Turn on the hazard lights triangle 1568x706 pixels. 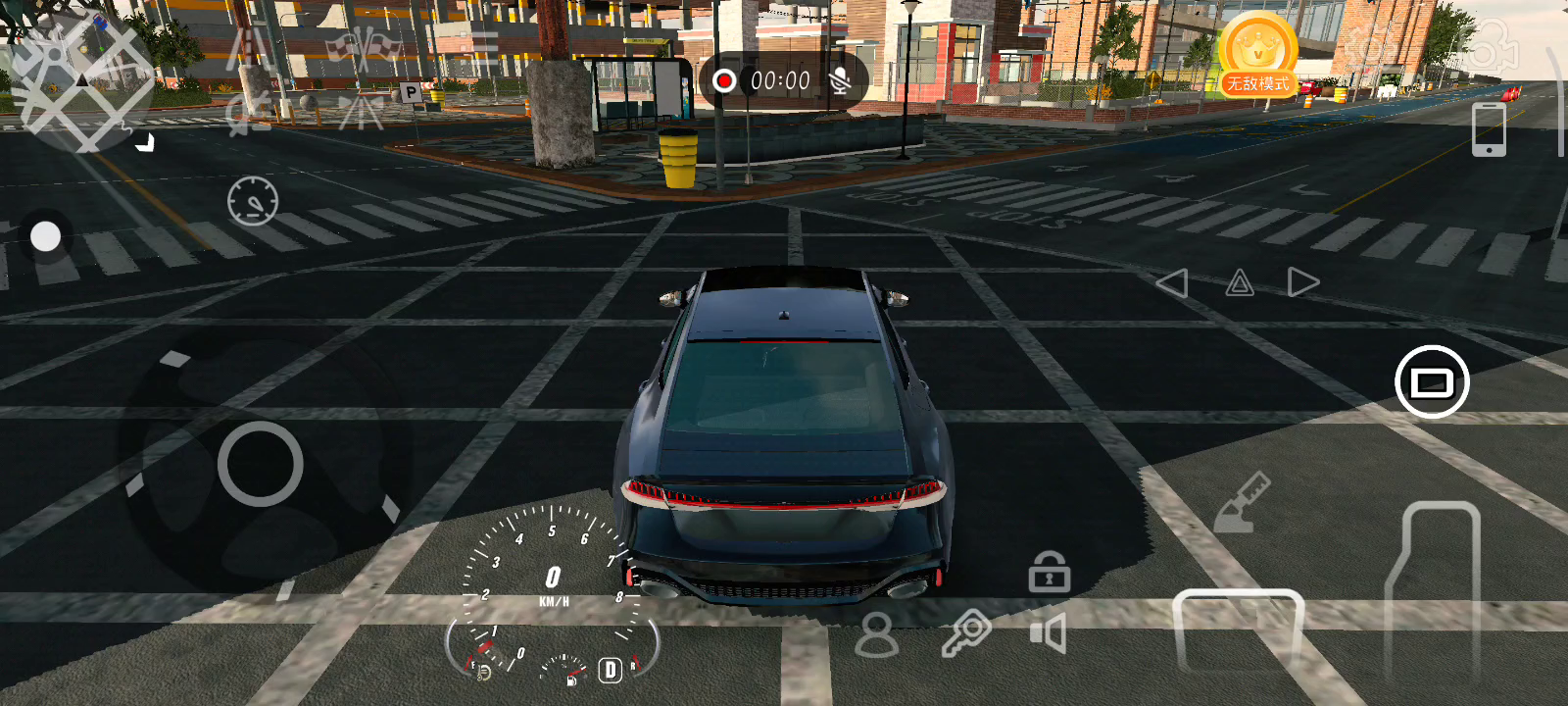click(1240, 283)
